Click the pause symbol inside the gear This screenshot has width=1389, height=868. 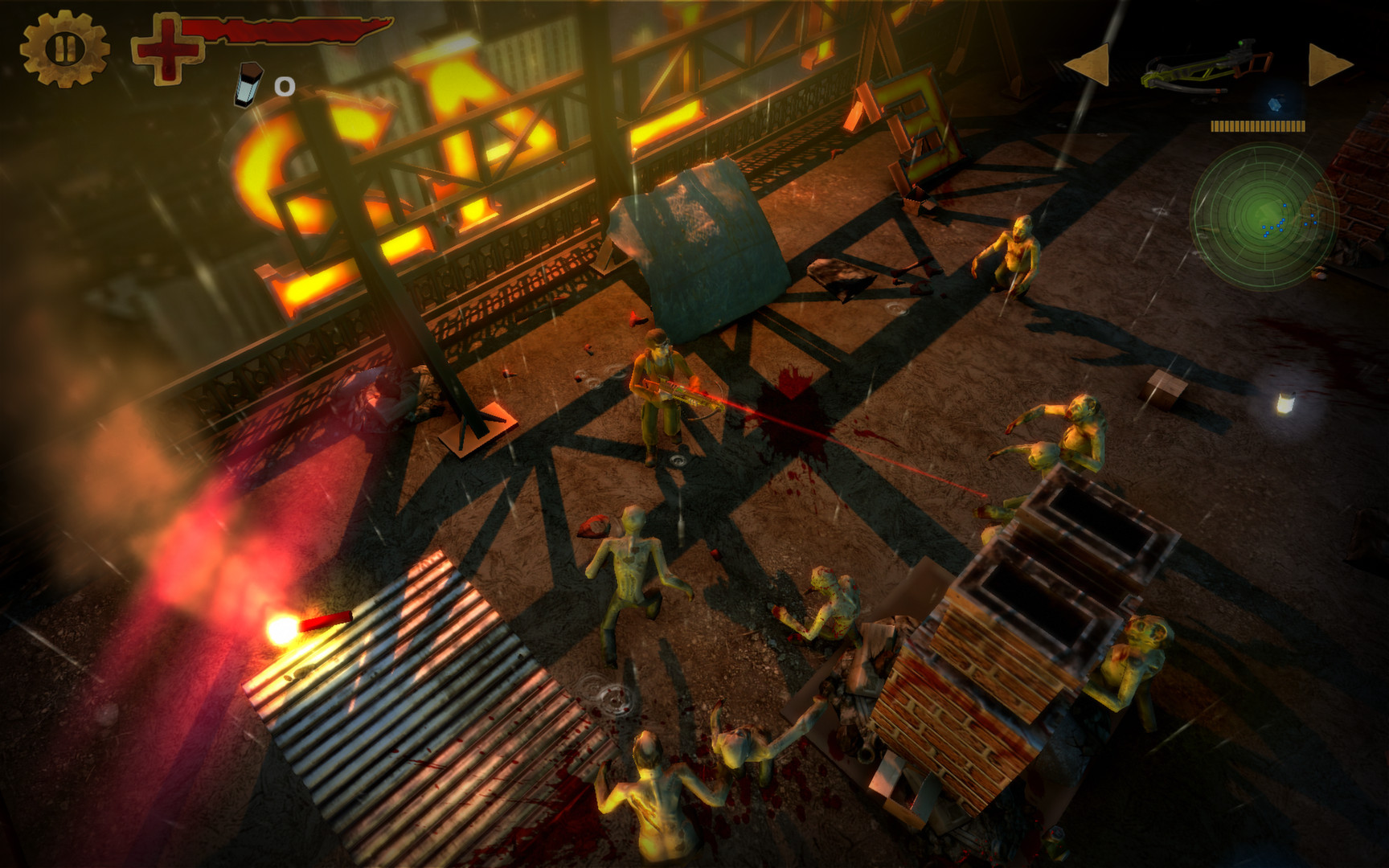(x=64, y=50)
